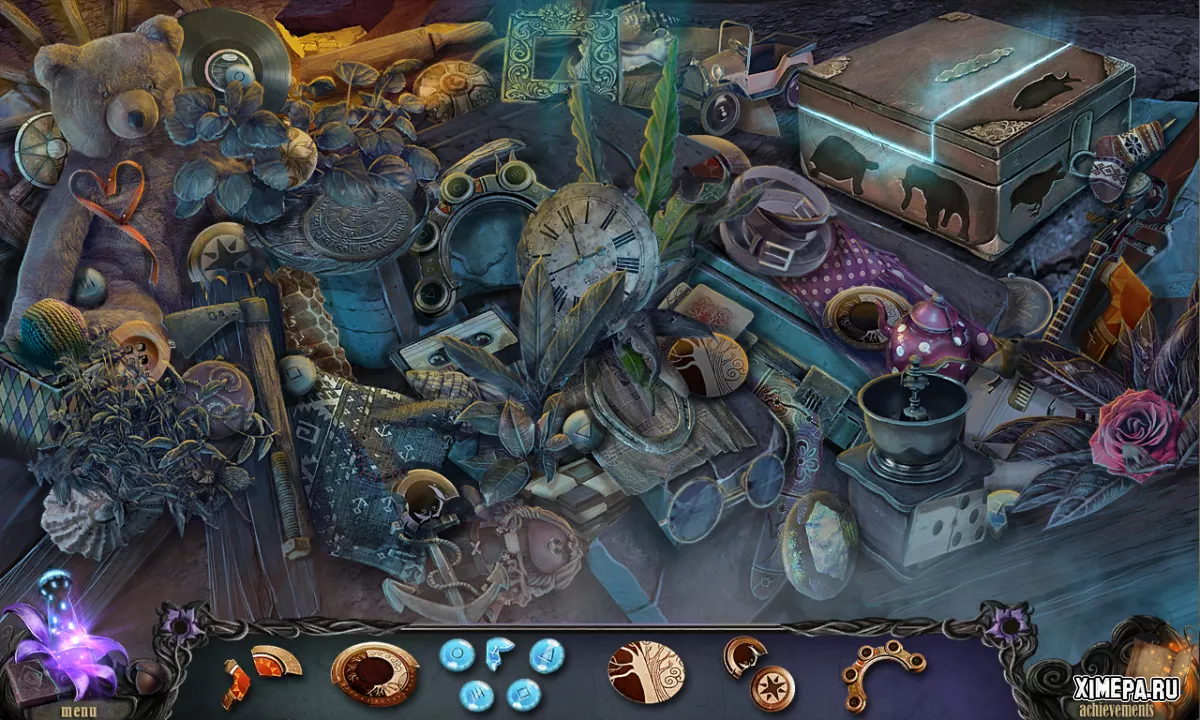Select the bronze curved bracket item
This screenshot has width=1200, height=720.
point(883,671)
